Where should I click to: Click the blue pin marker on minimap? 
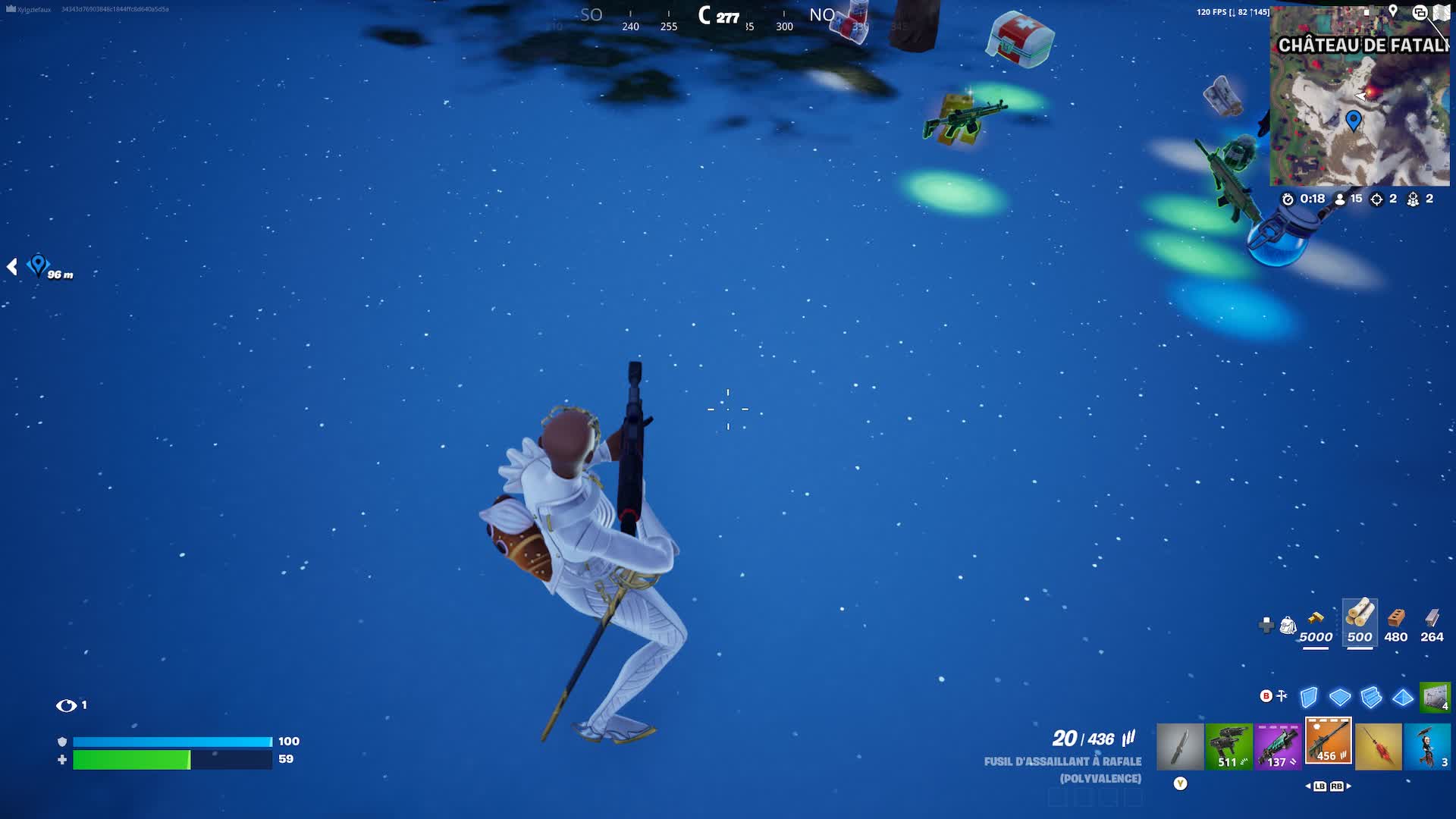pyautogui.click(x=1354, y=119)
